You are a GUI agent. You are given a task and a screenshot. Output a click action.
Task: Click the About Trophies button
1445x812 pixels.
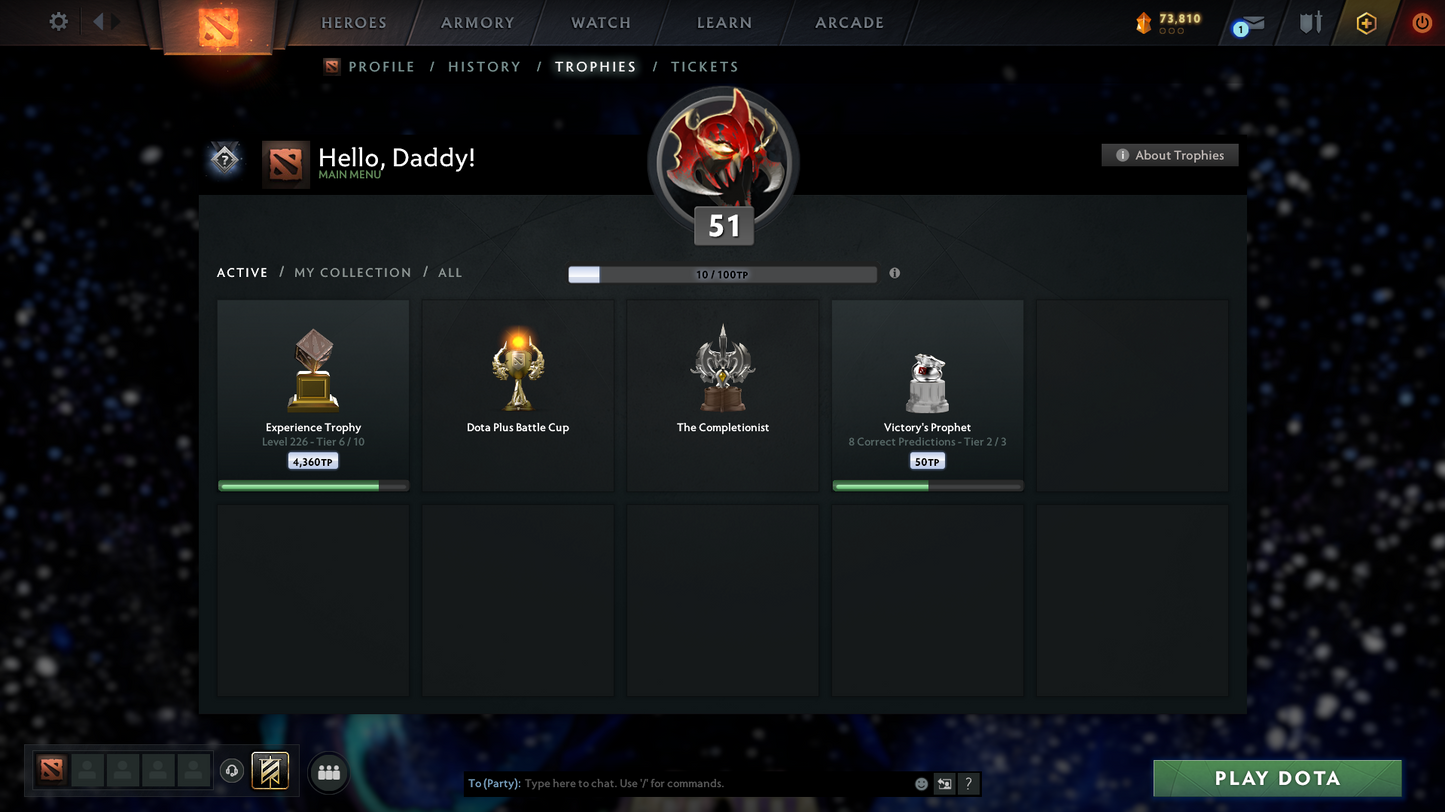(x=1170, y=155)
